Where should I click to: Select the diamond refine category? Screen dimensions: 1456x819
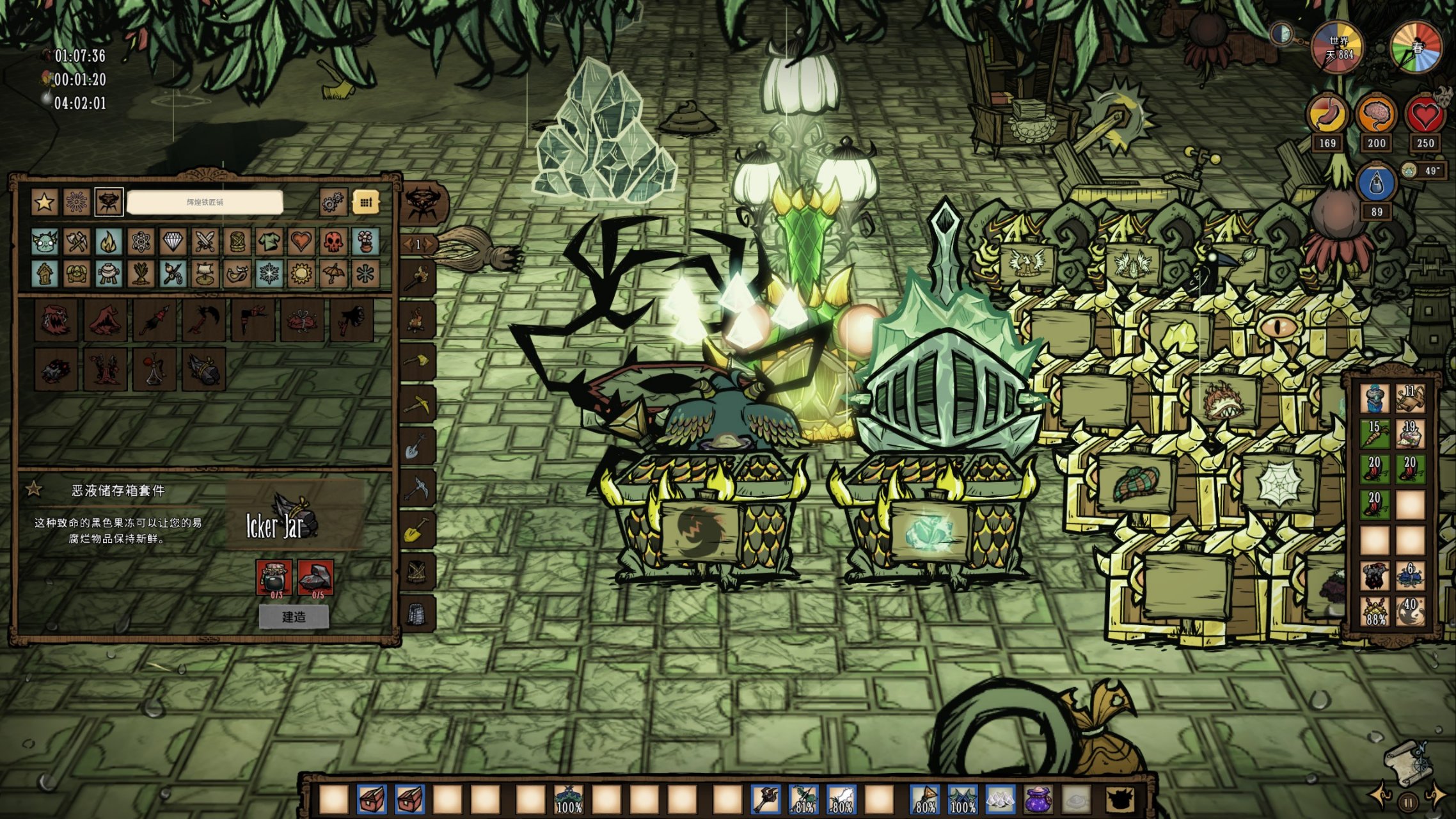tap(173, 242)
